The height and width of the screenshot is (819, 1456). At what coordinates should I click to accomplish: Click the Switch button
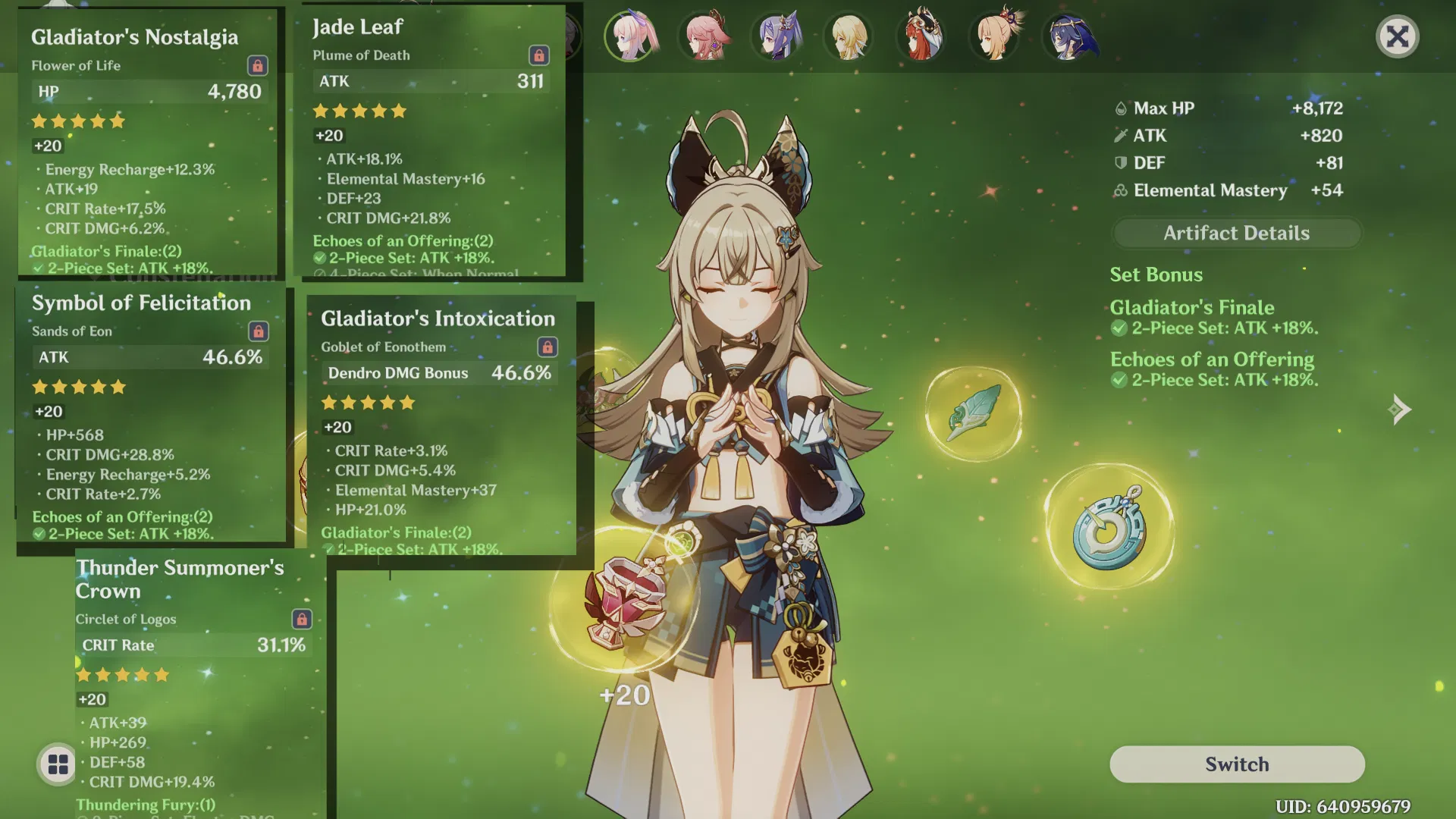[1236, 764]
